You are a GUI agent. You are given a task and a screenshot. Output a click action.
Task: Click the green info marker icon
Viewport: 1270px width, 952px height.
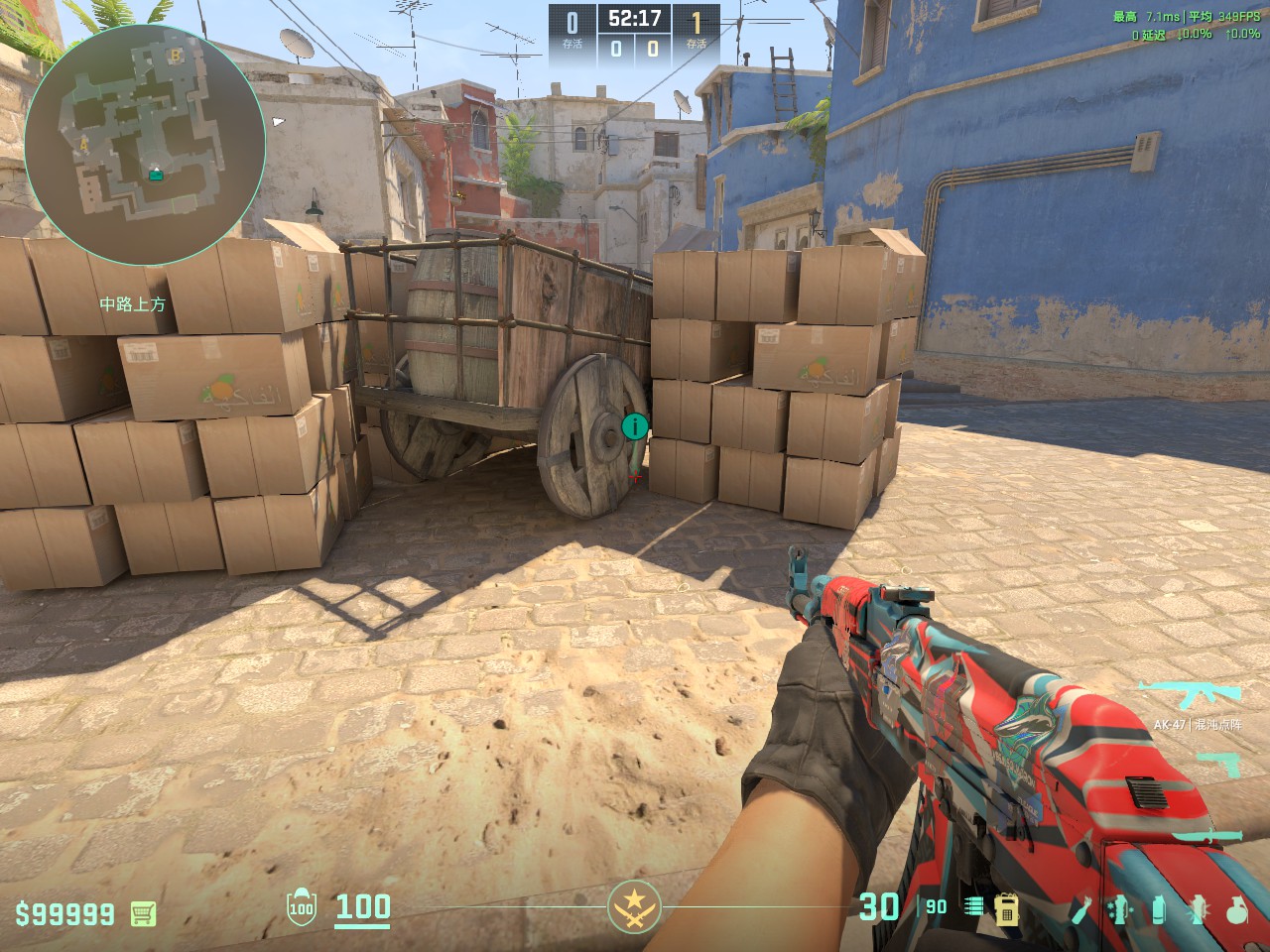pos(634,427)
